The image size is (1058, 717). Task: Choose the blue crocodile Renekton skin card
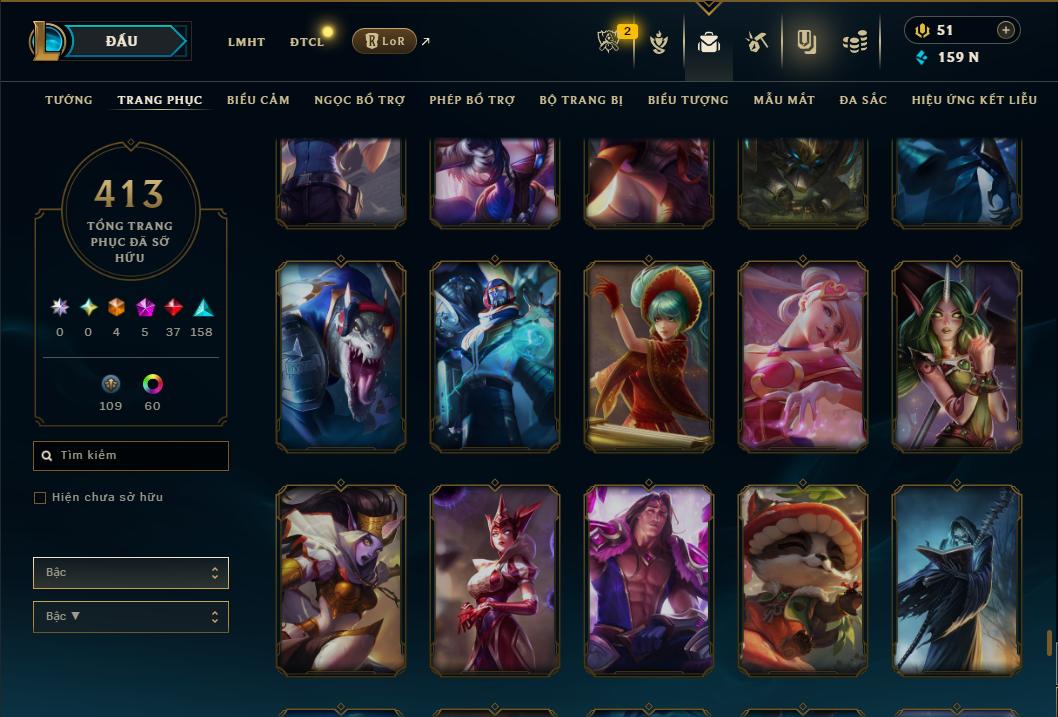click(x=341, y=355)
